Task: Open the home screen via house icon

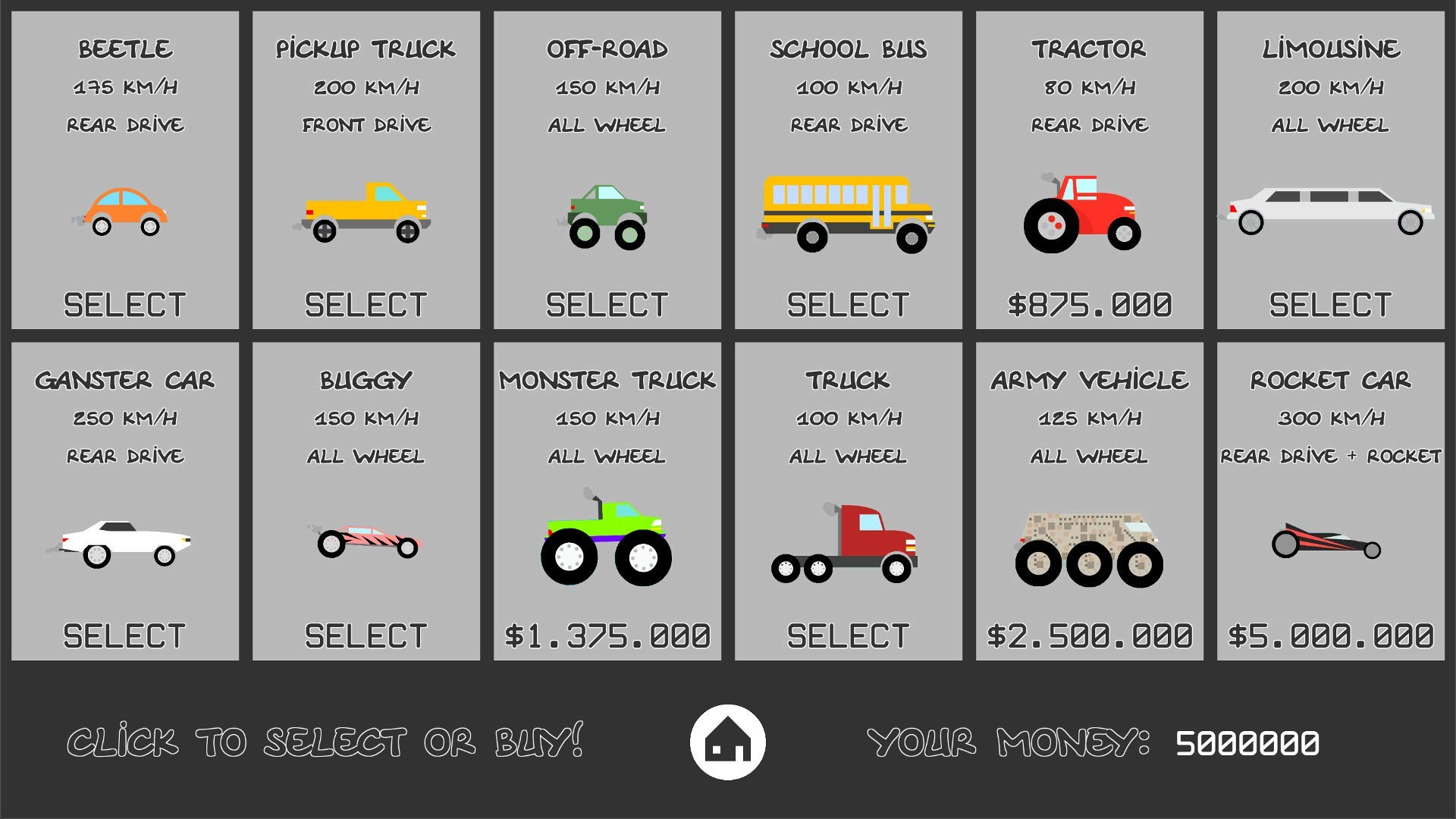Action: tap(729, 745)
